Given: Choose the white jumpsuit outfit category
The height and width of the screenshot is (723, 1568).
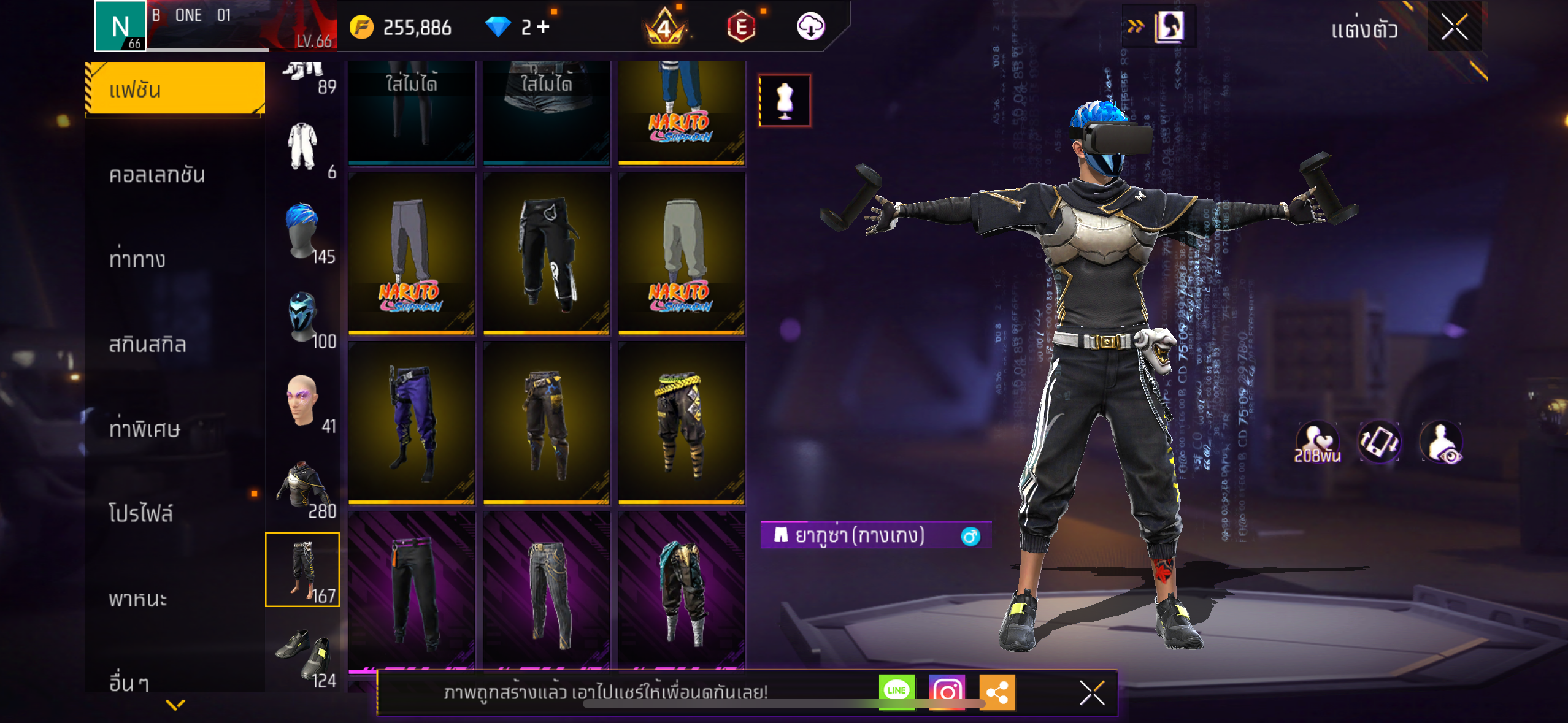Looking at the screenshot, I should tap(303, 148).
